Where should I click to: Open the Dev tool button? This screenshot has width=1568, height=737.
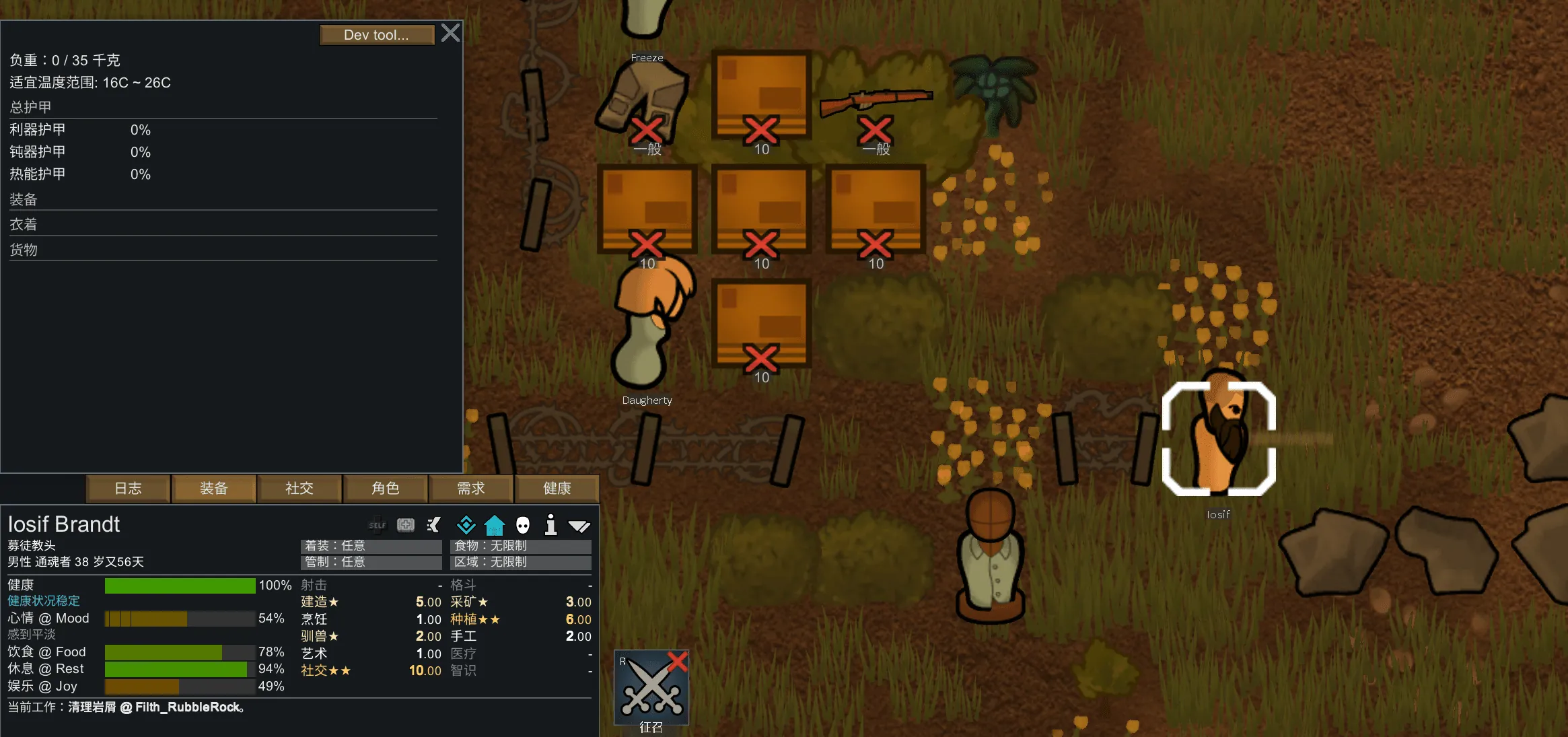coord(376,35)
